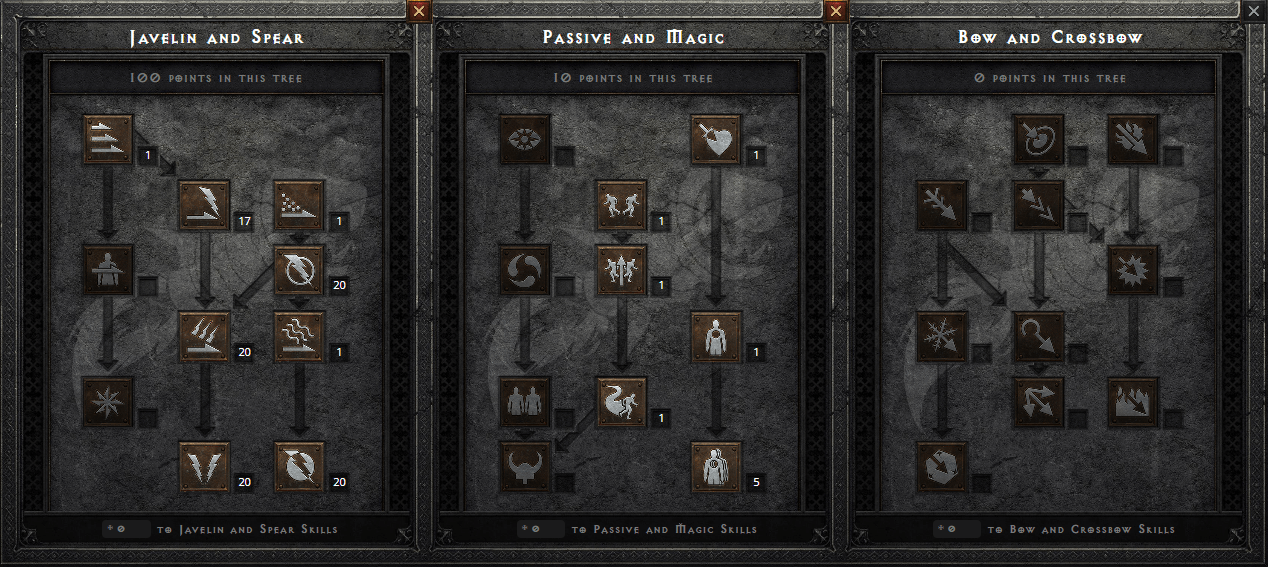Invest in the Valkyrie helmet skill
This screenshot has height=567, width=1268.
(x=525, y=467)
